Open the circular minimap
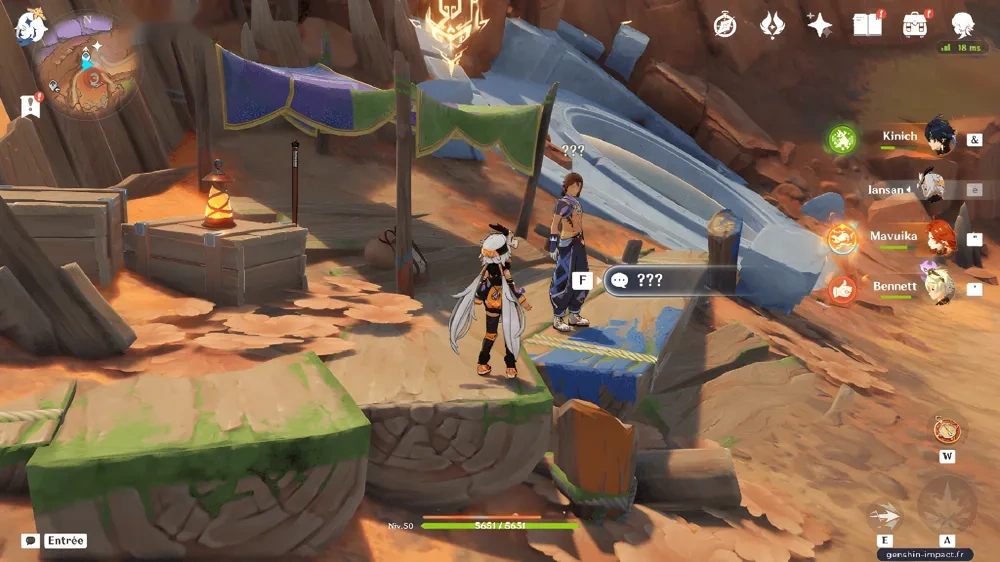This screenshot has width=1000, height=562. click(86, 66)
